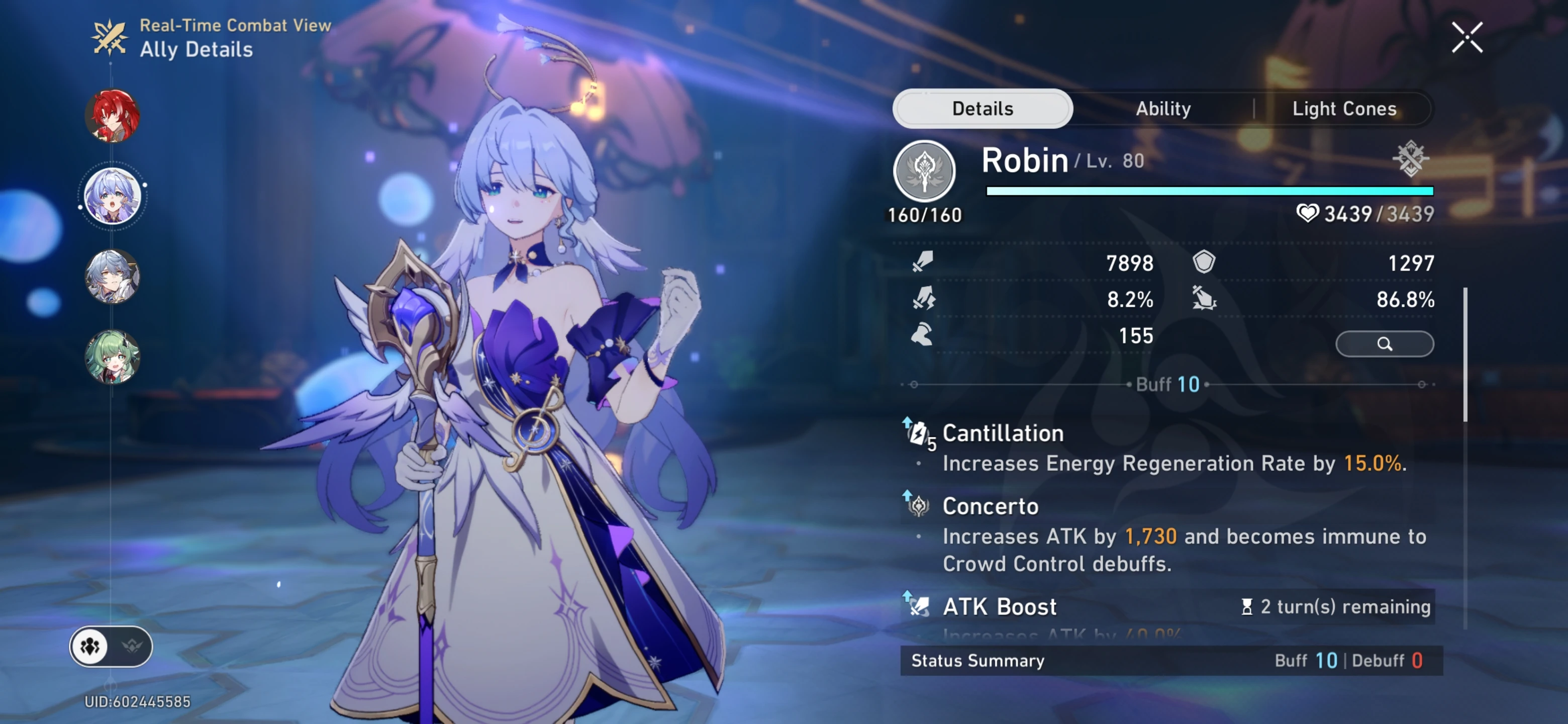1568x724 pixels.
Task: Click the Cantillation energy buff icon
Action: click(x=918, y=433)
